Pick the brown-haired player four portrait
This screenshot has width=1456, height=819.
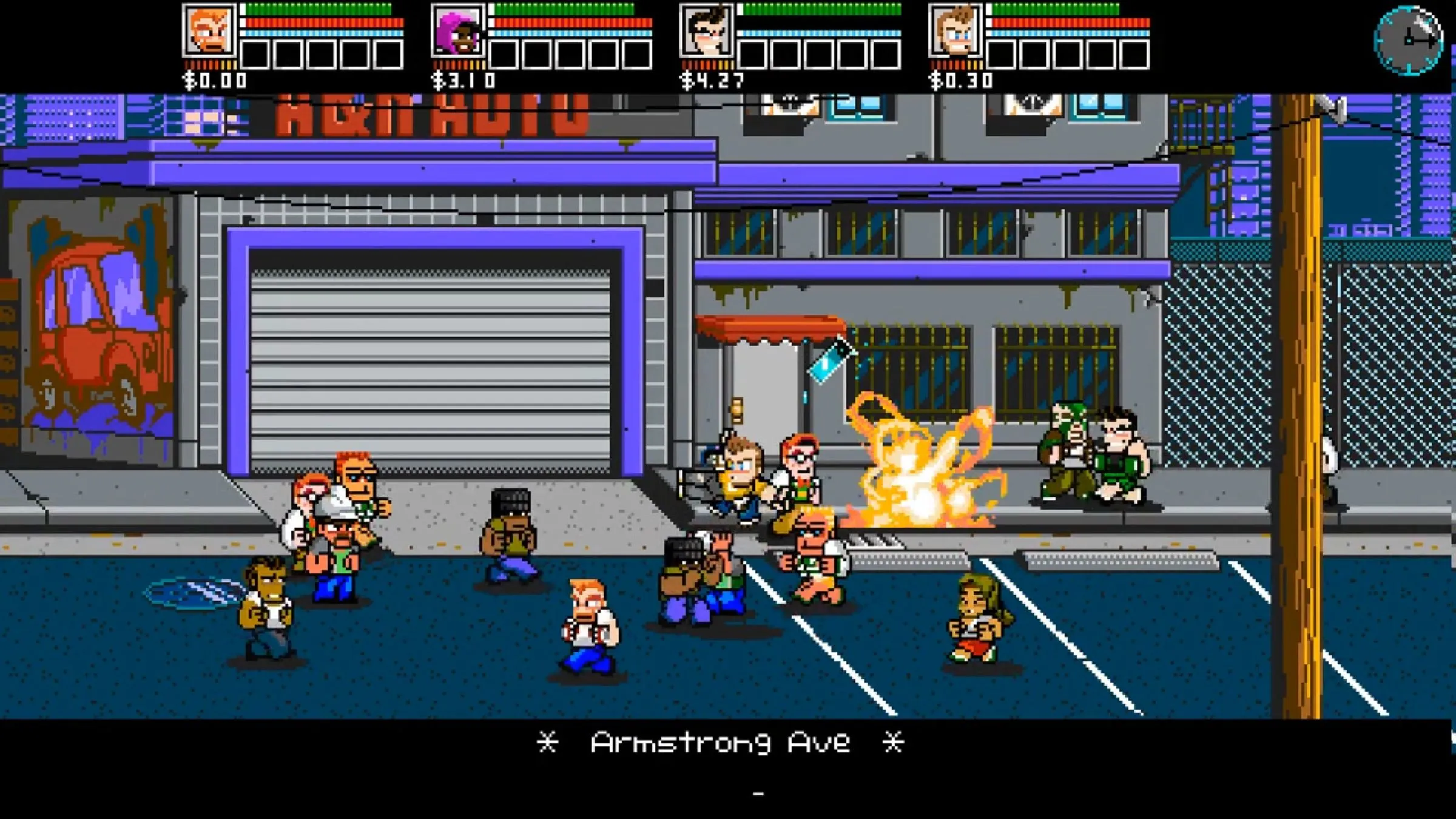click(955, 30)
